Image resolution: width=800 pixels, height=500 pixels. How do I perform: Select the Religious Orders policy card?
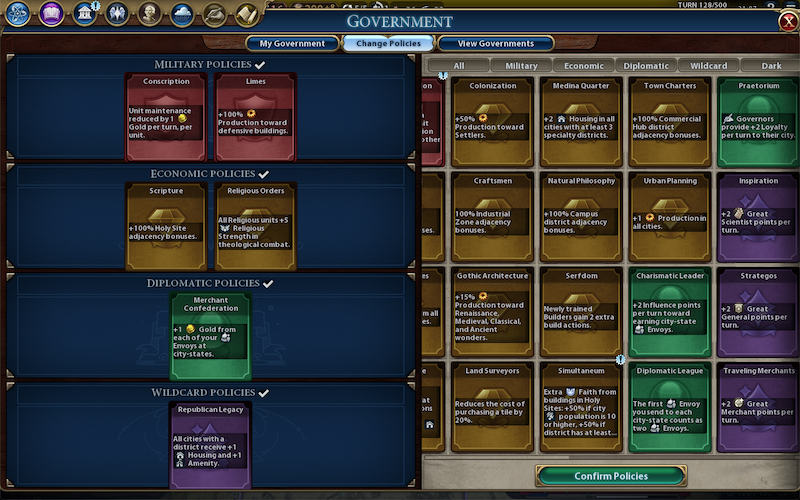click(x=255, y=226)
